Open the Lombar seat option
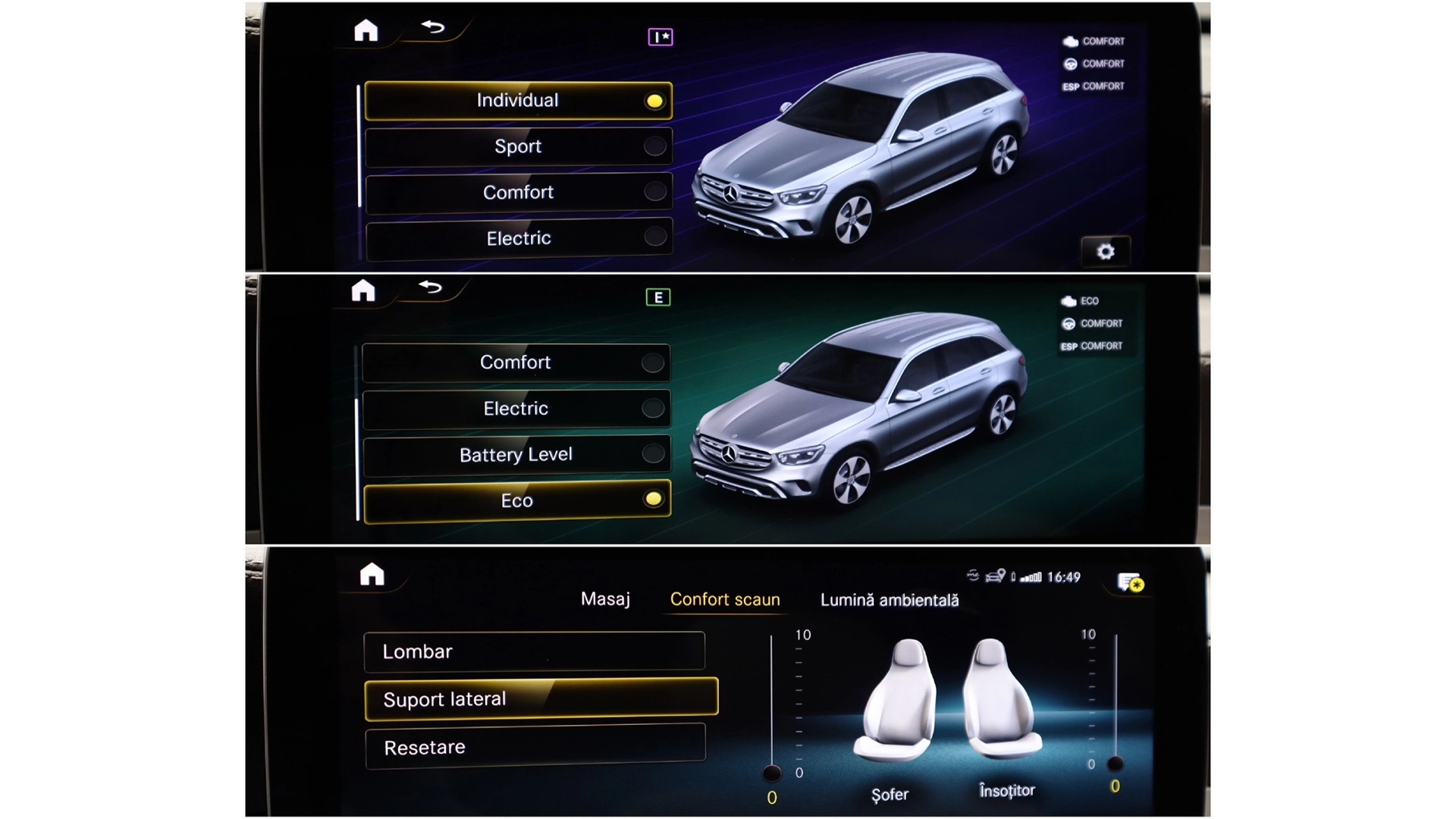The width and height of the screenshot is (1456, 819). (534, 651)
